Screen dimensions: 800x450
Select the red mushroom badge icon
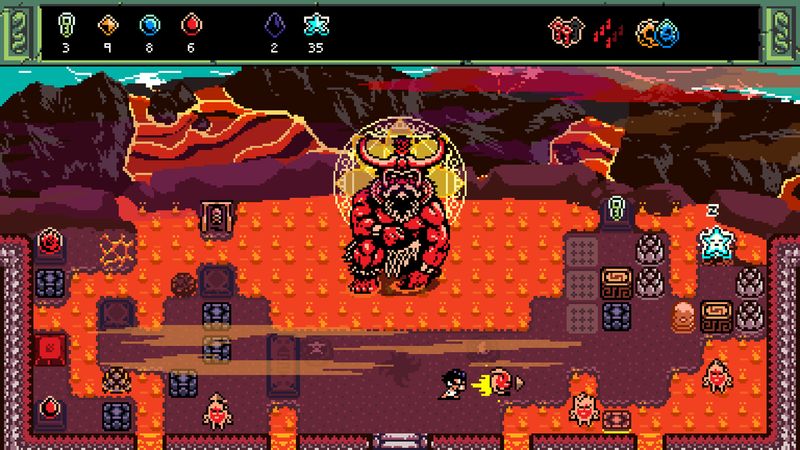coord(563,32)
